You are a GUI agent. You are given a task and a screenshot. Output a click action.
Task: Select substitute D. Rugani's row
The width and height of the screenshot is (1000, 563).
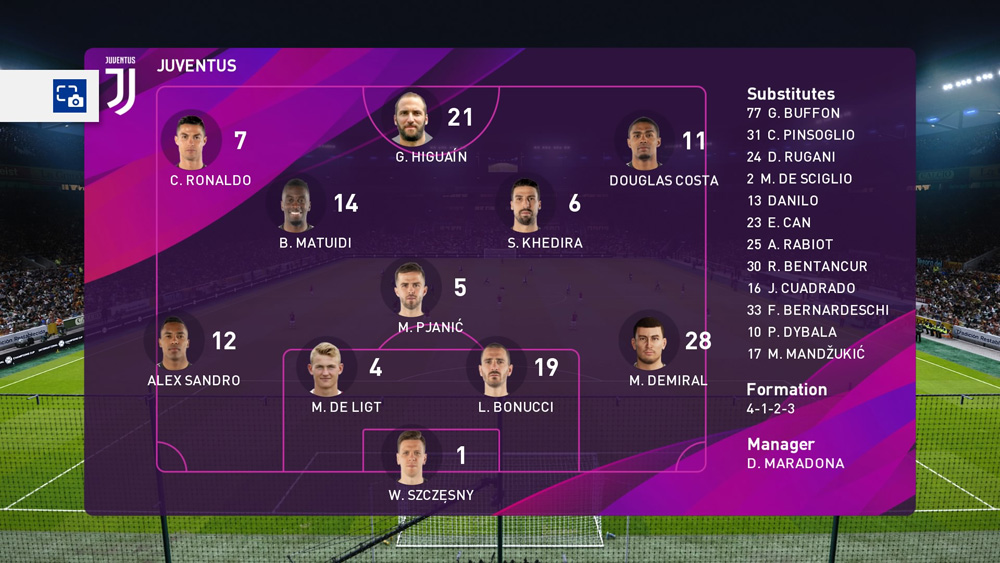tap(790, 157)
